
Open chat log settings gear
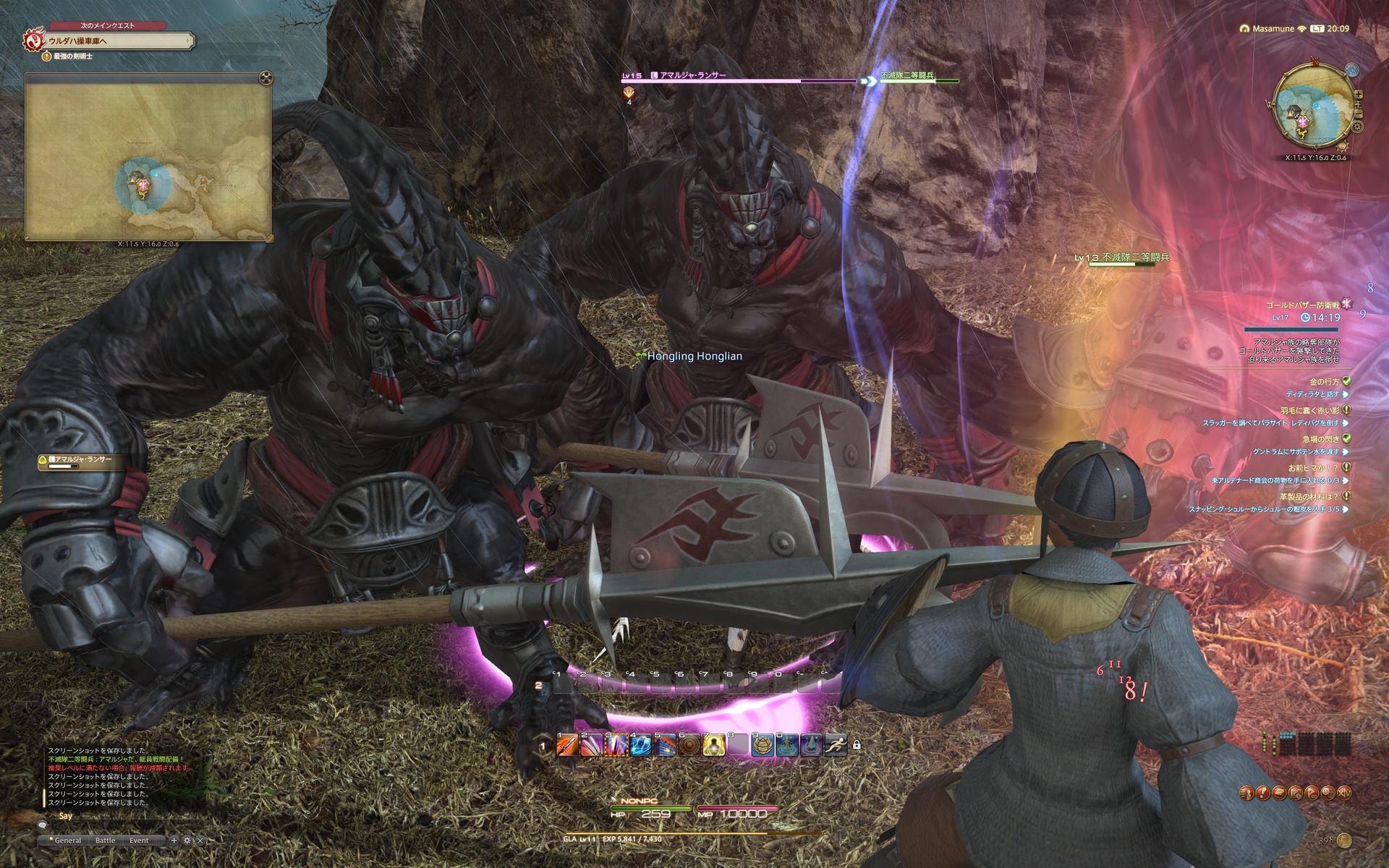pyautogui.click(x=187, y=841)
